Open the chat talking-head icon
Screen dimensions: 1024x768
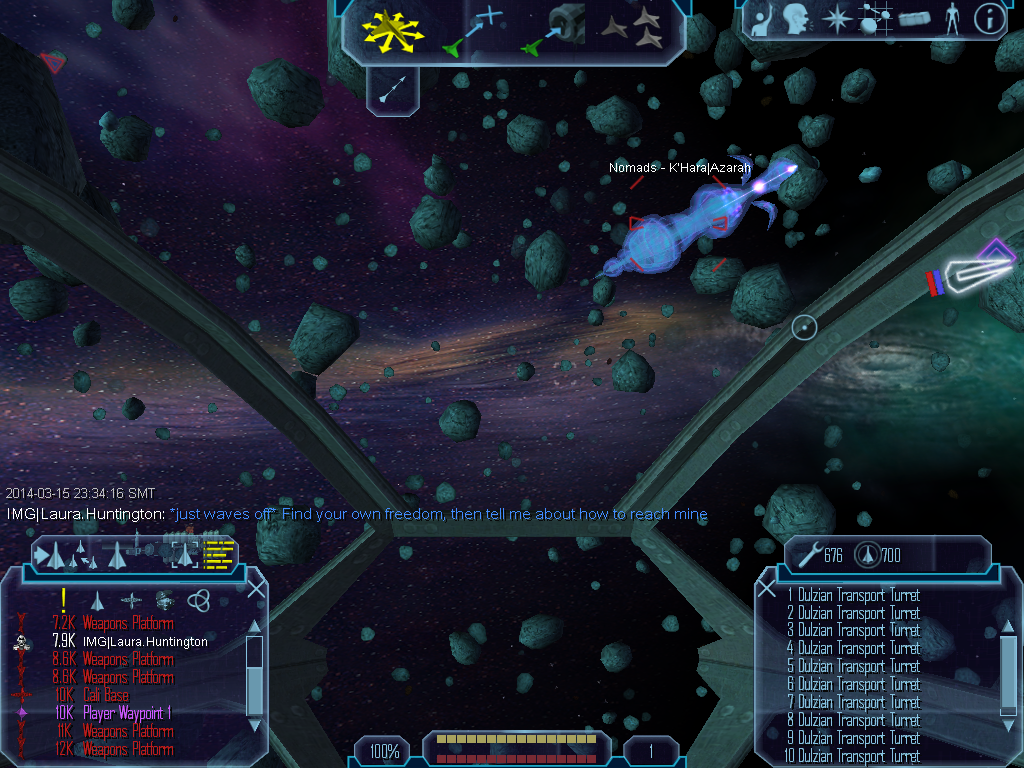coord(796,19)
